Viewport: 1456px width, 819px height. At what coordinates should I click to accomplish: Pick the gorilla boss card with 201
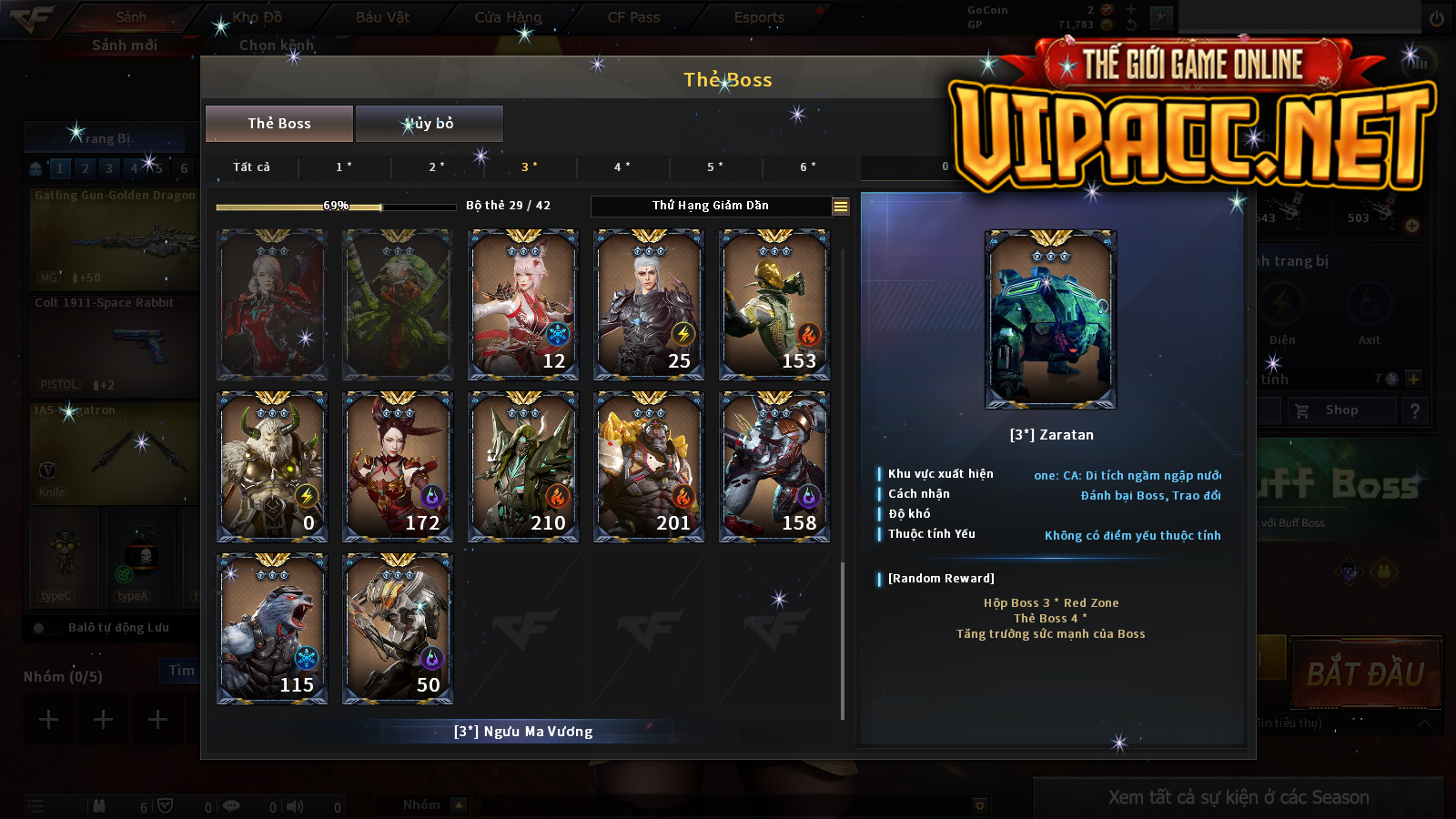point(649,466)
